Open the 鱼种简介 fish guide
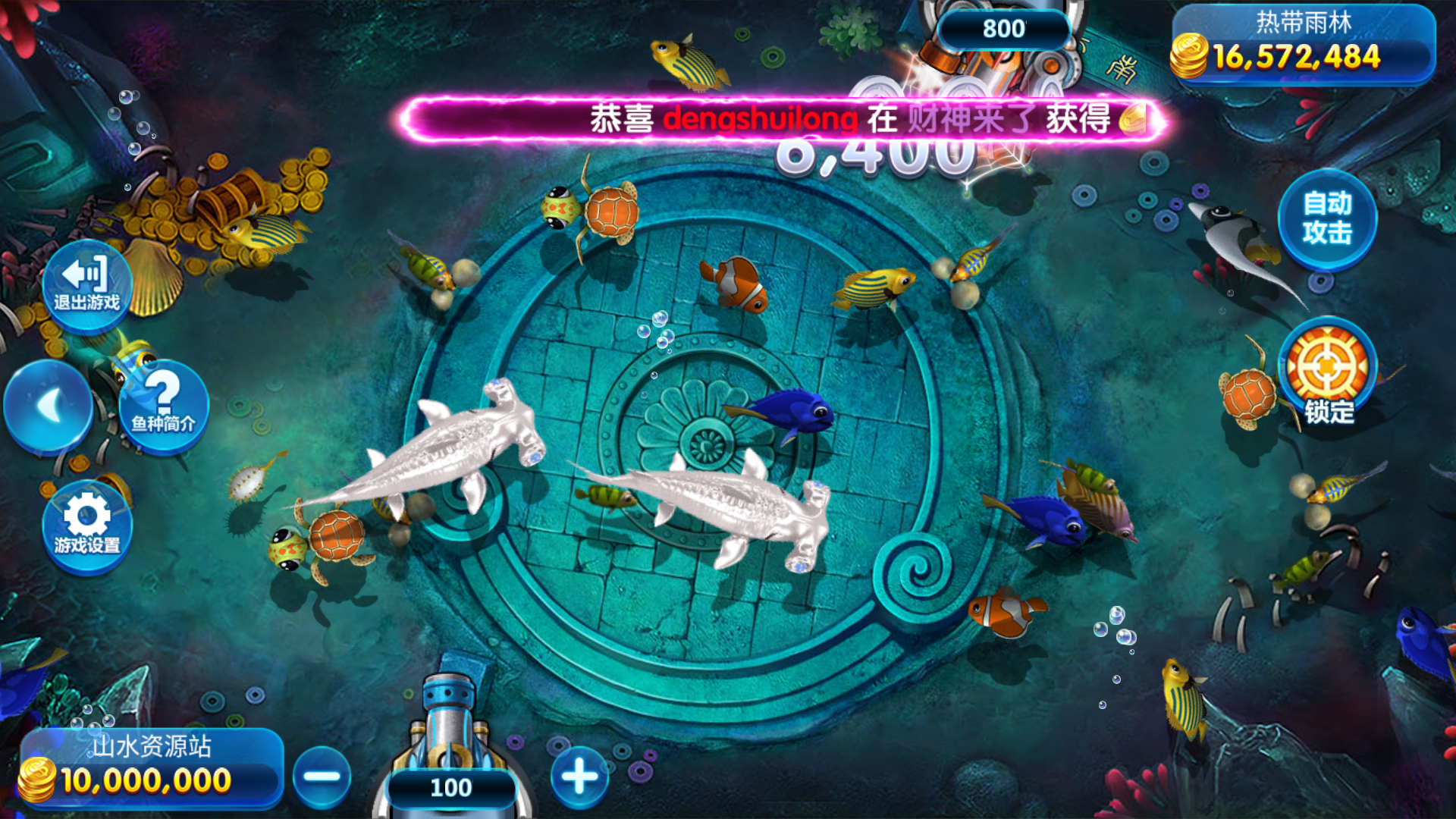The image size is (1456, 819). click(163, 406)
